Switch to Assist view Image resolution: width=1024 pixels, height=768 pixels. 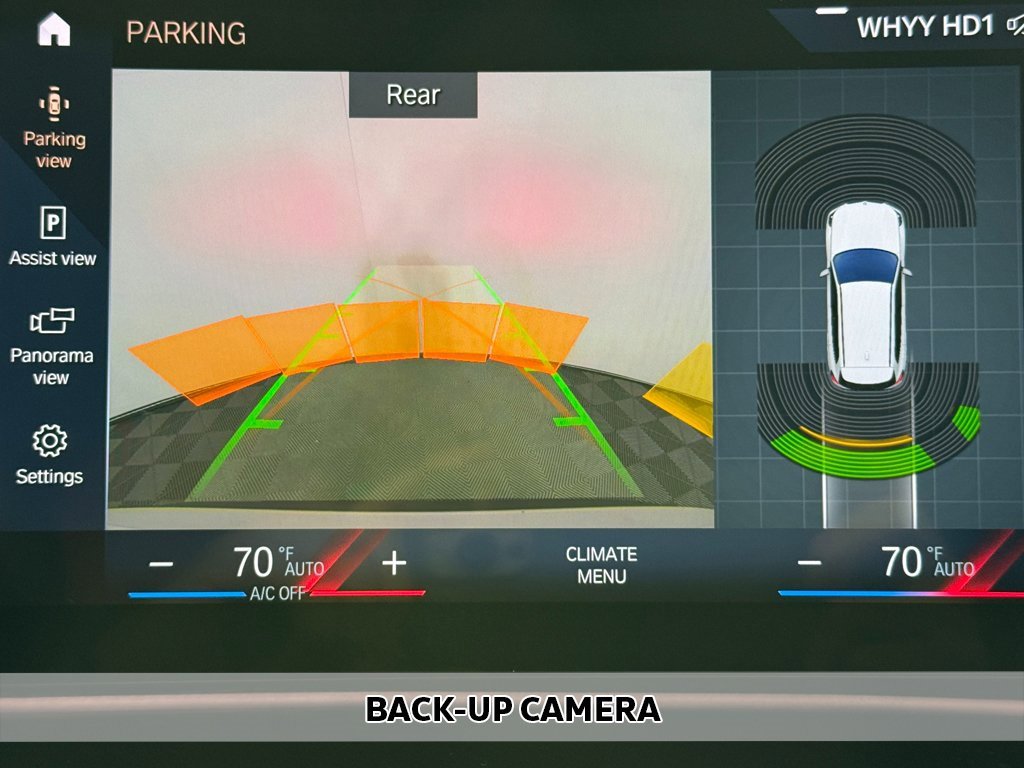tap(53, 237)
